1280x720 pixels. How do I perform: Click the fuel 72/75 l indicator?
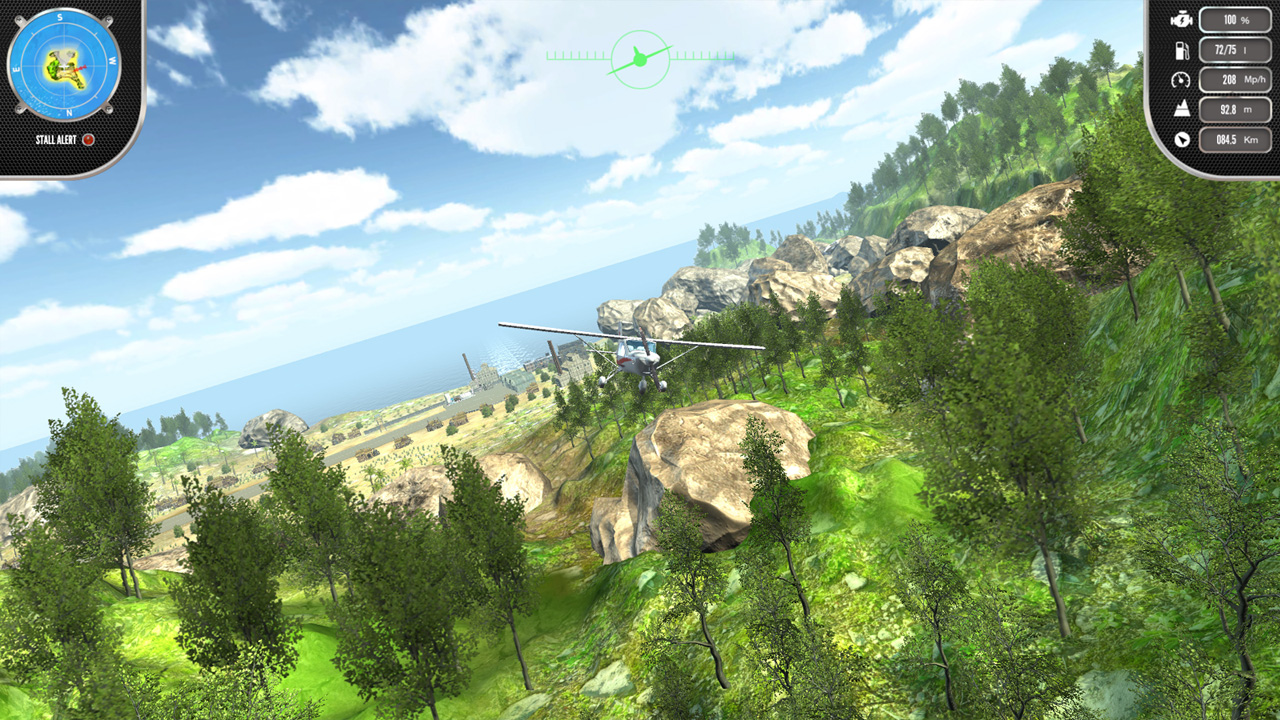(x=1235, y=51)
